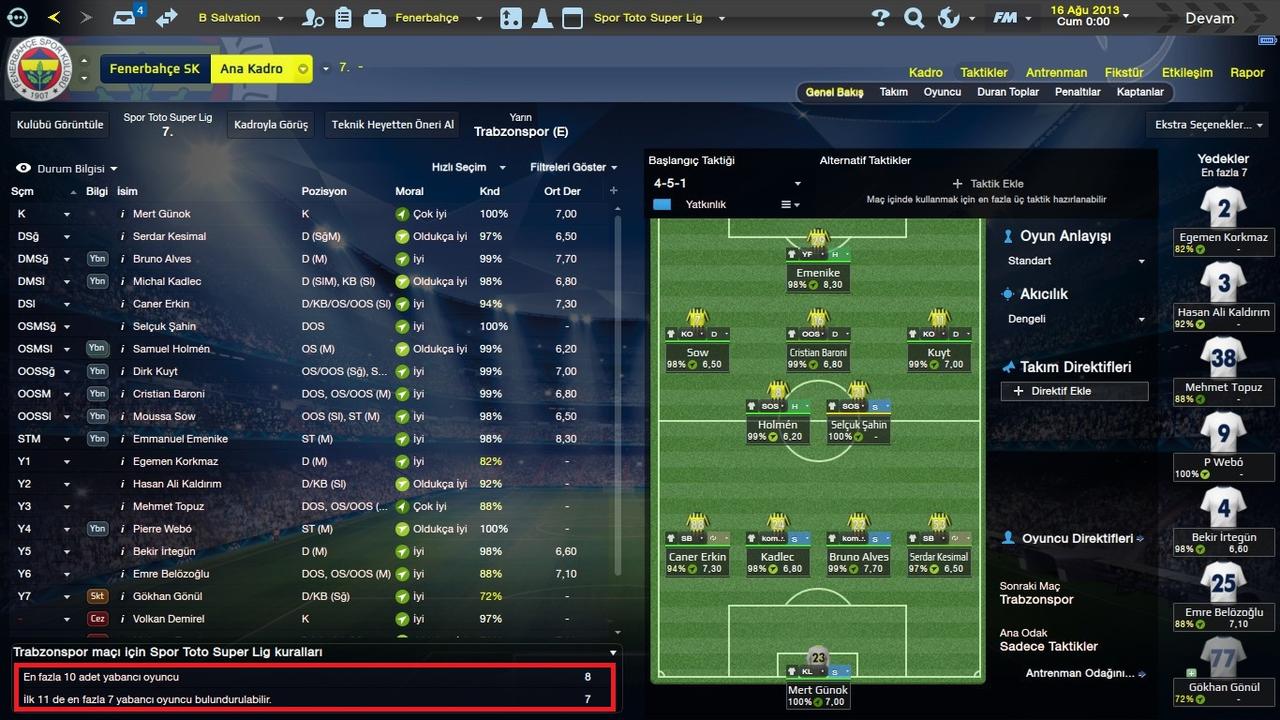The image size is (1280, 720).
Task: Go back with the yellow arrow
Action: pyautogui.click(x=54, y=18)
